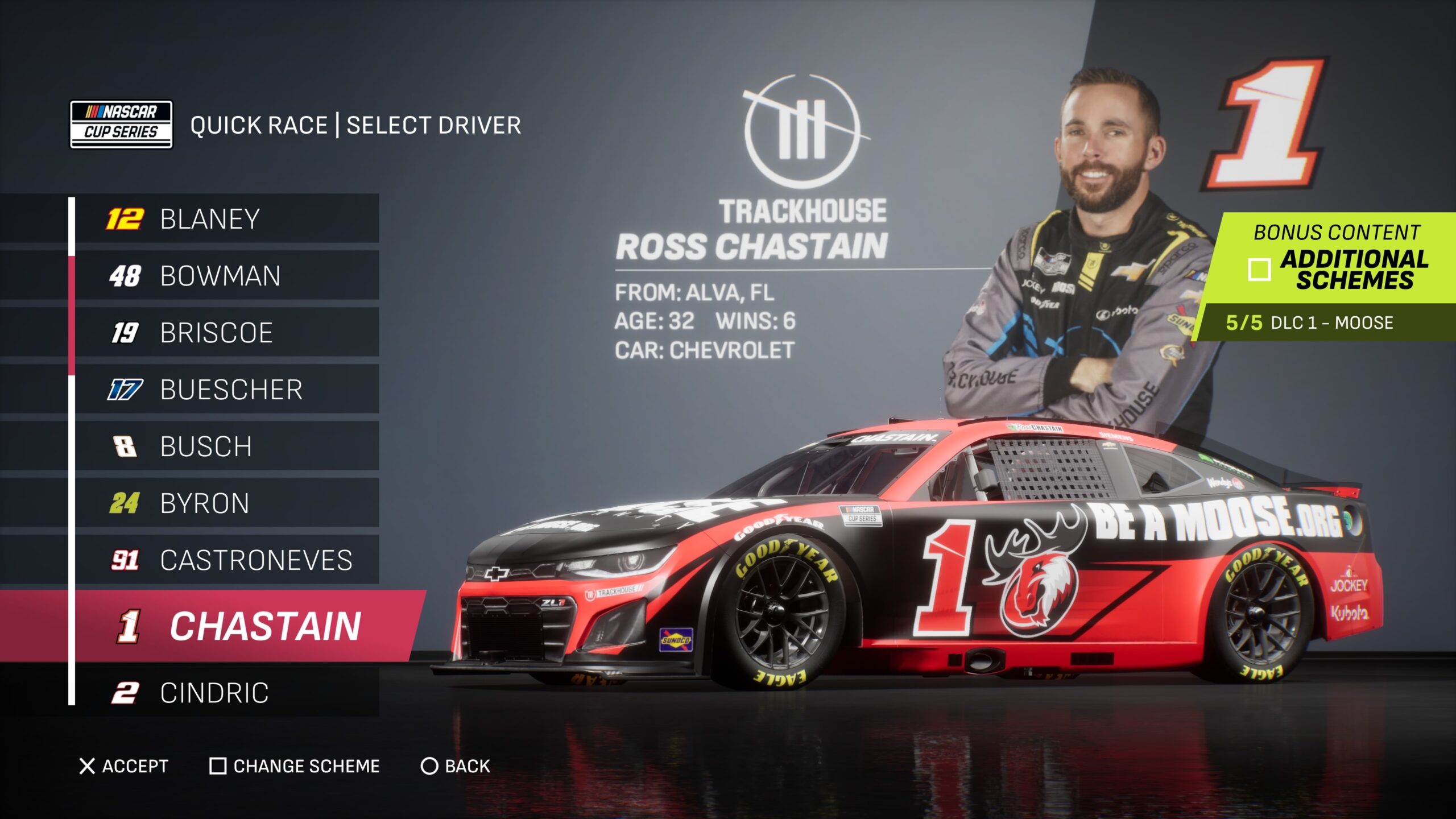
Task: Select Buescher number 17 driver
Action: pyautogui.click(x=227, y=390)
